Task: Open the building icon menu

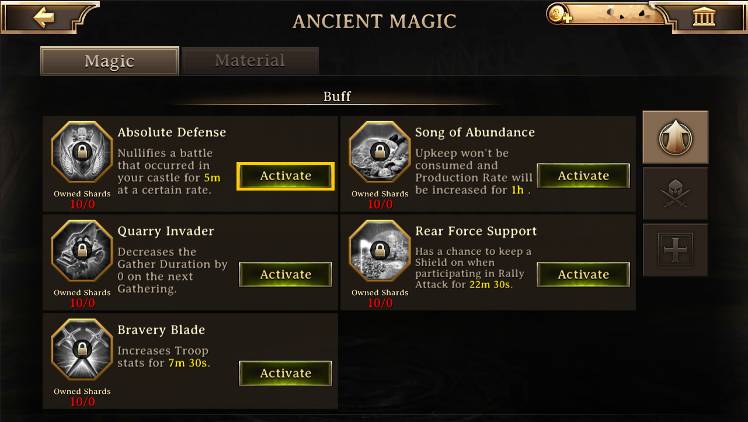Action: click(703, 18)
